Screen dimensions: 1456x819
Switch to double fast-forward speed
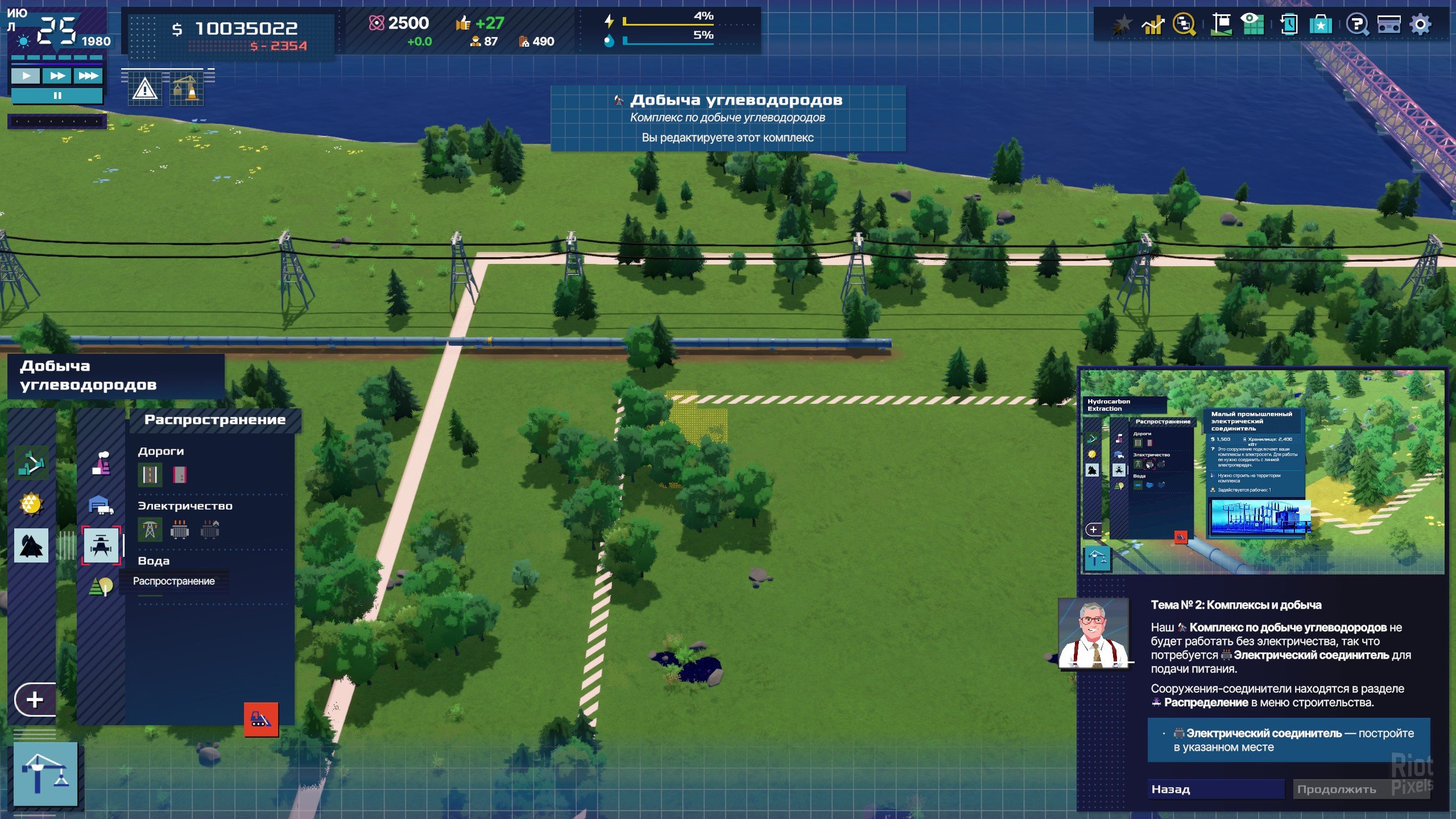[x=57, y=76]
